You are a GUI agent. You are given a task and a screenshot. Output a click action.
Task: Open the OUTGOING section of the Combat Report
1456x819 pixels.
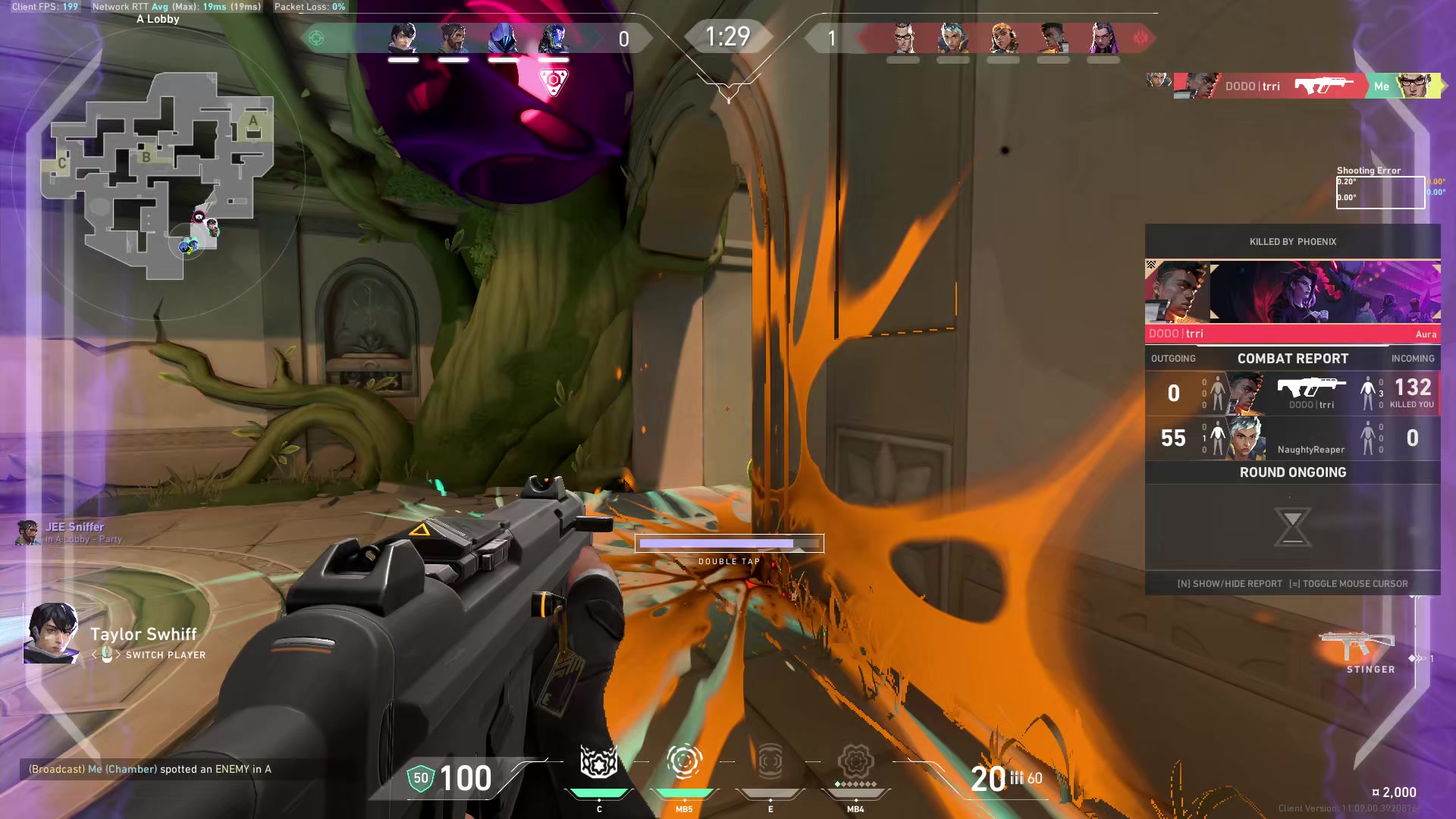pos(1172,358)
